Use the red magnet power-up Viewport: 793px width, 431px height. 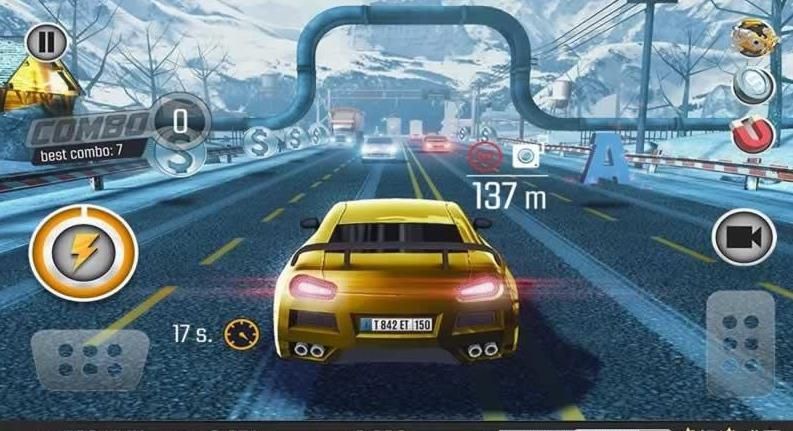(752, 133)
